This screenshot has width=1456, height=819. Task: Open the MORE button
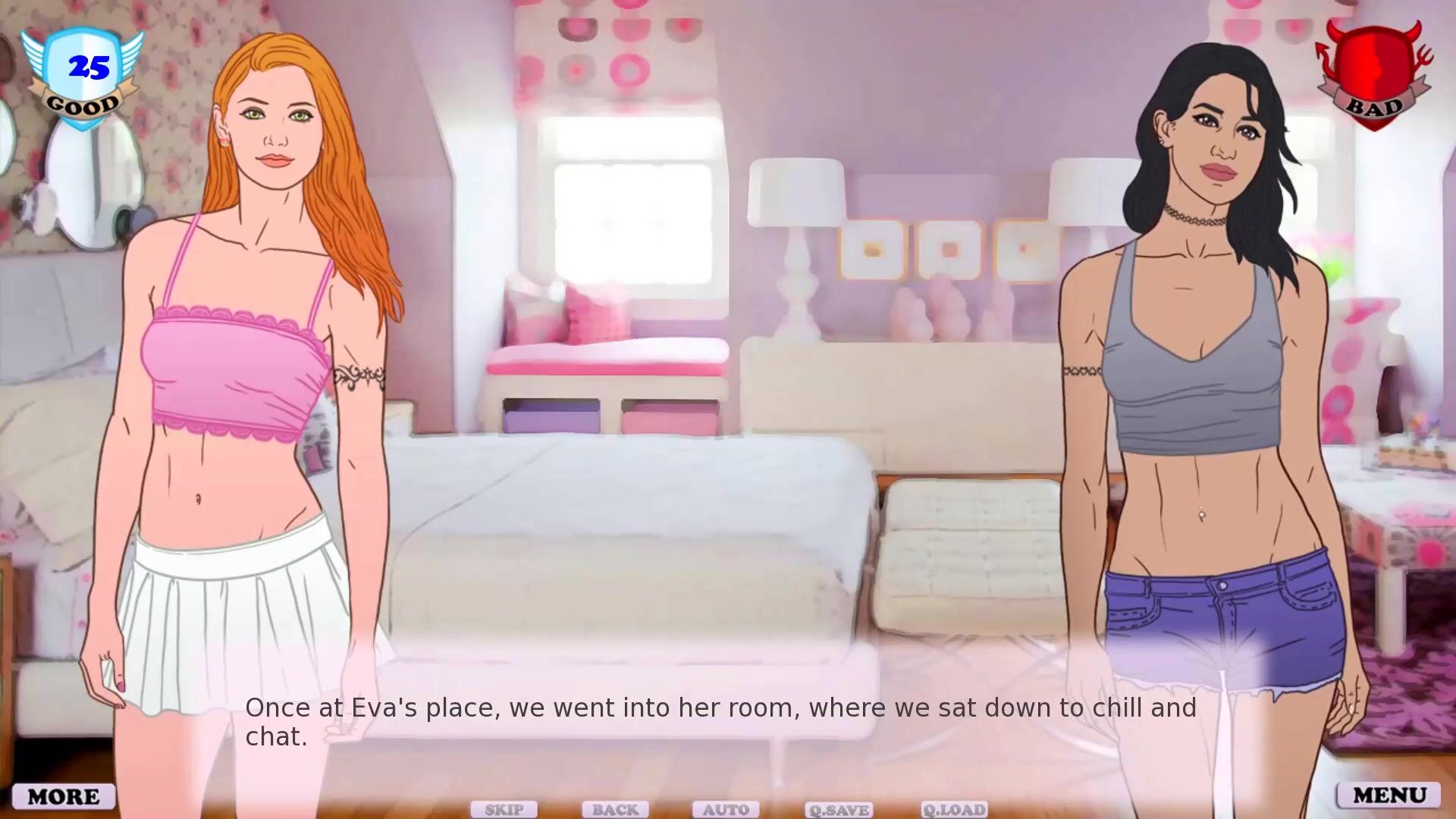click(64, 796)
